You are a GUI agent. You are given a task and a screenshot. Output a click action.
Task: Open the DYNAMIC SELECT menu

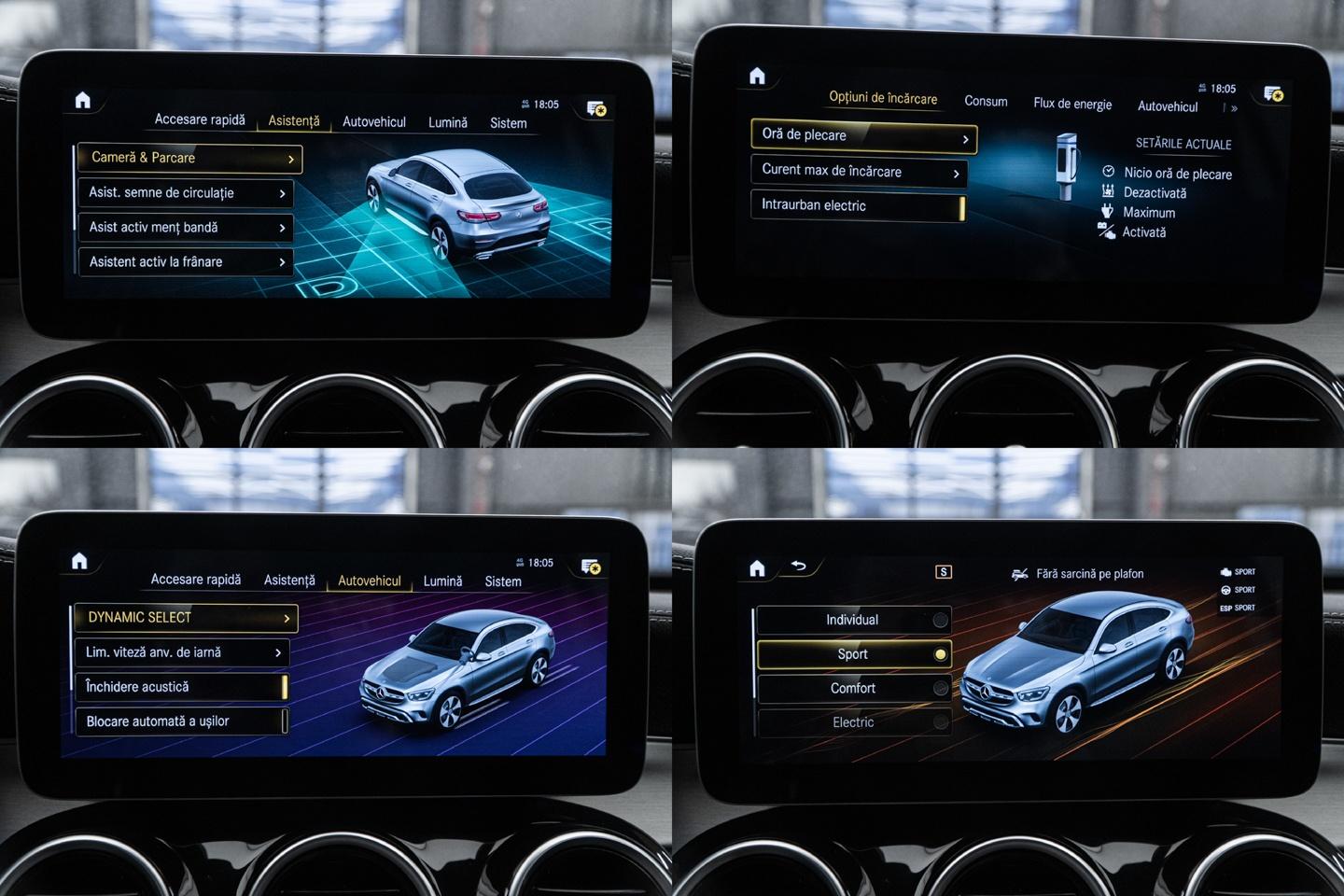(184, 618)
